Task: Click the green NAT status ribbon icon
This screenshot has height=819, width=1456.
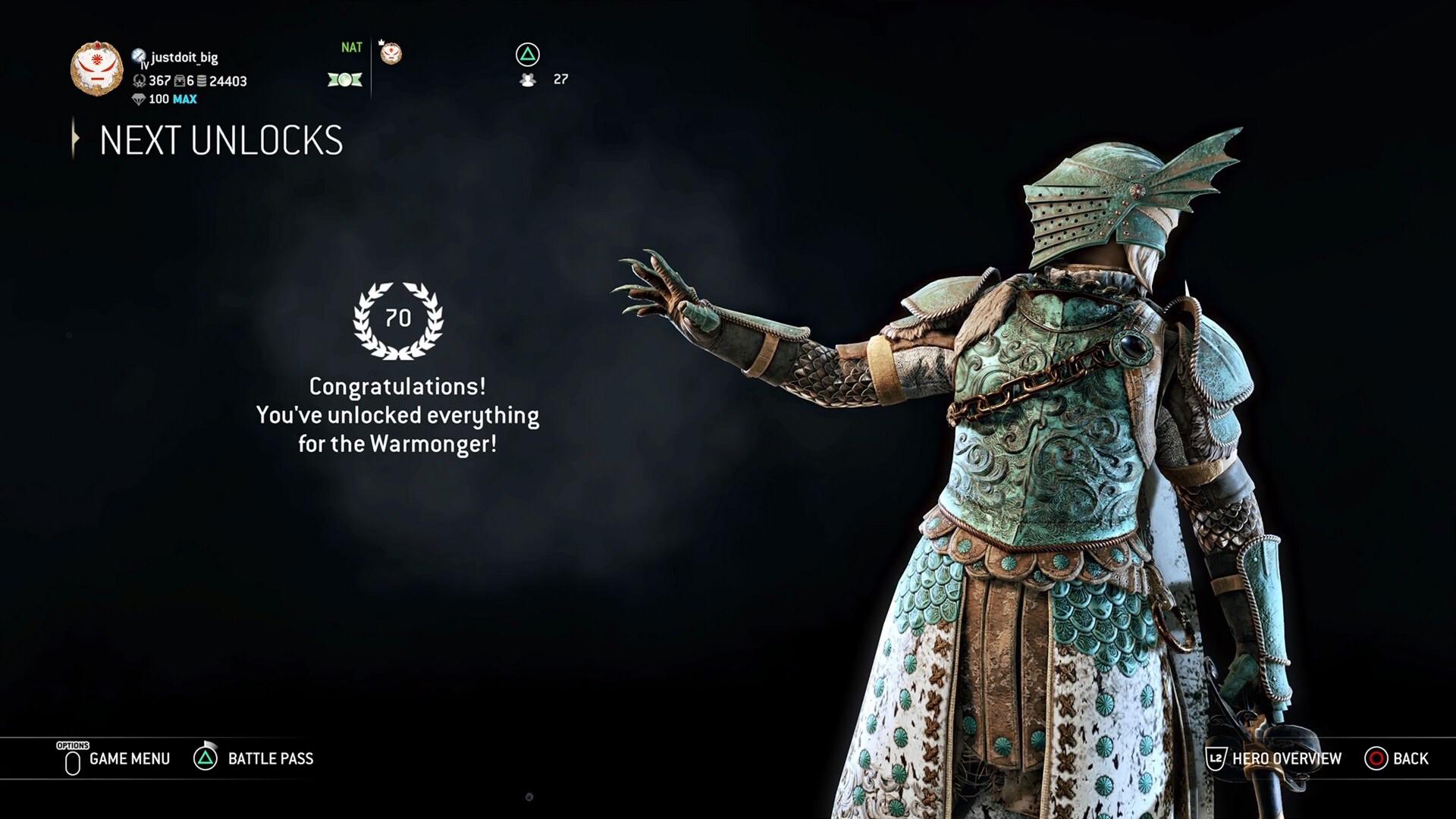Action: click(x=345, y=78)
